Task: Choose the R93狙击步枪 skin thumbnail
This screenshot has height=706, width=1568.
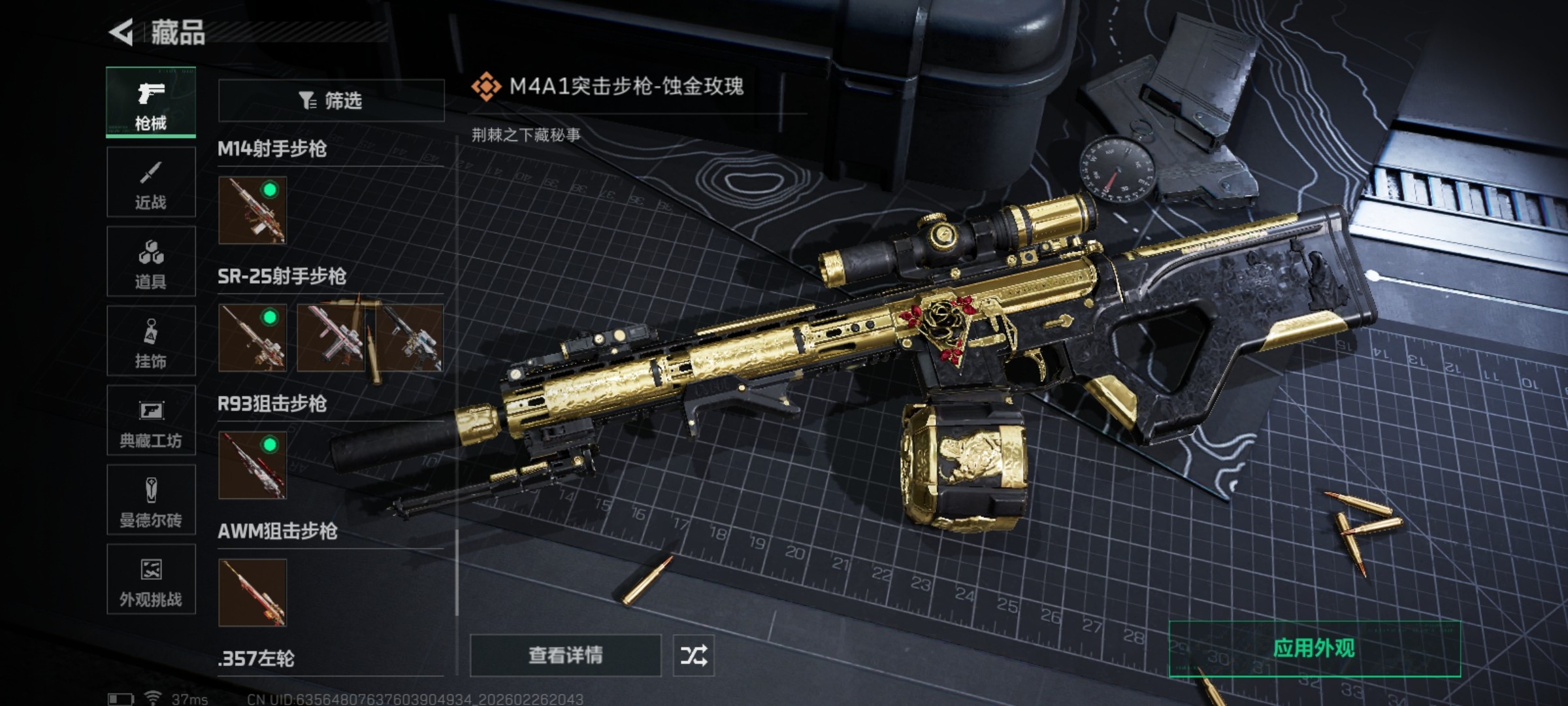Action: 252,465
